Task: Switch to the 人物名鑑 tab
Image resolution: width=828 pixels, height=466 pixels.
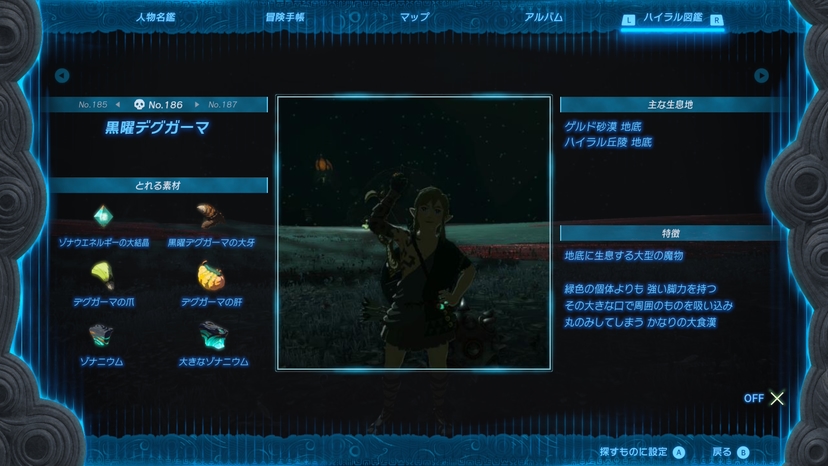Action: [155, 17]
